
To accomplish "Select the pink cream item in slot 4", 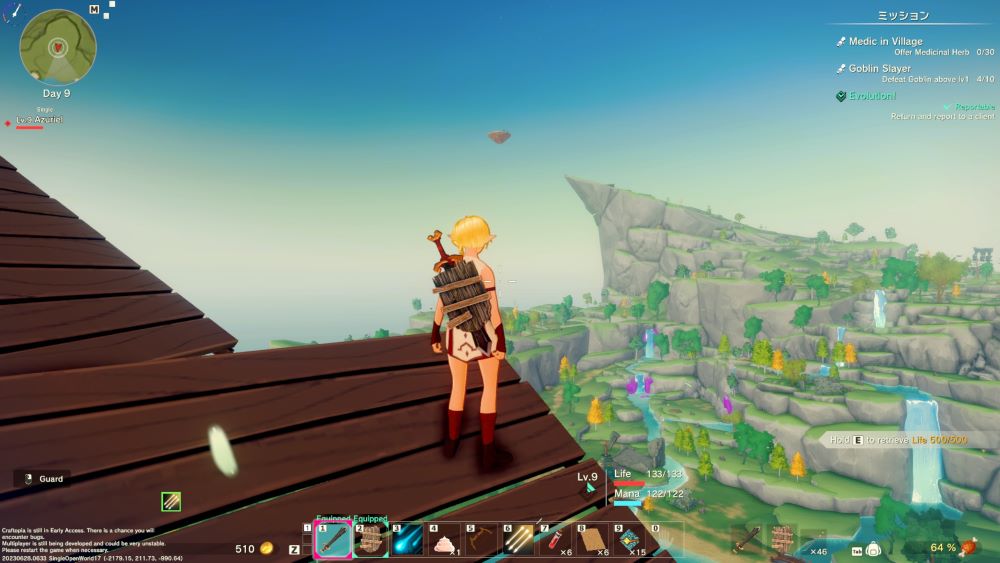I will [443, 541].
